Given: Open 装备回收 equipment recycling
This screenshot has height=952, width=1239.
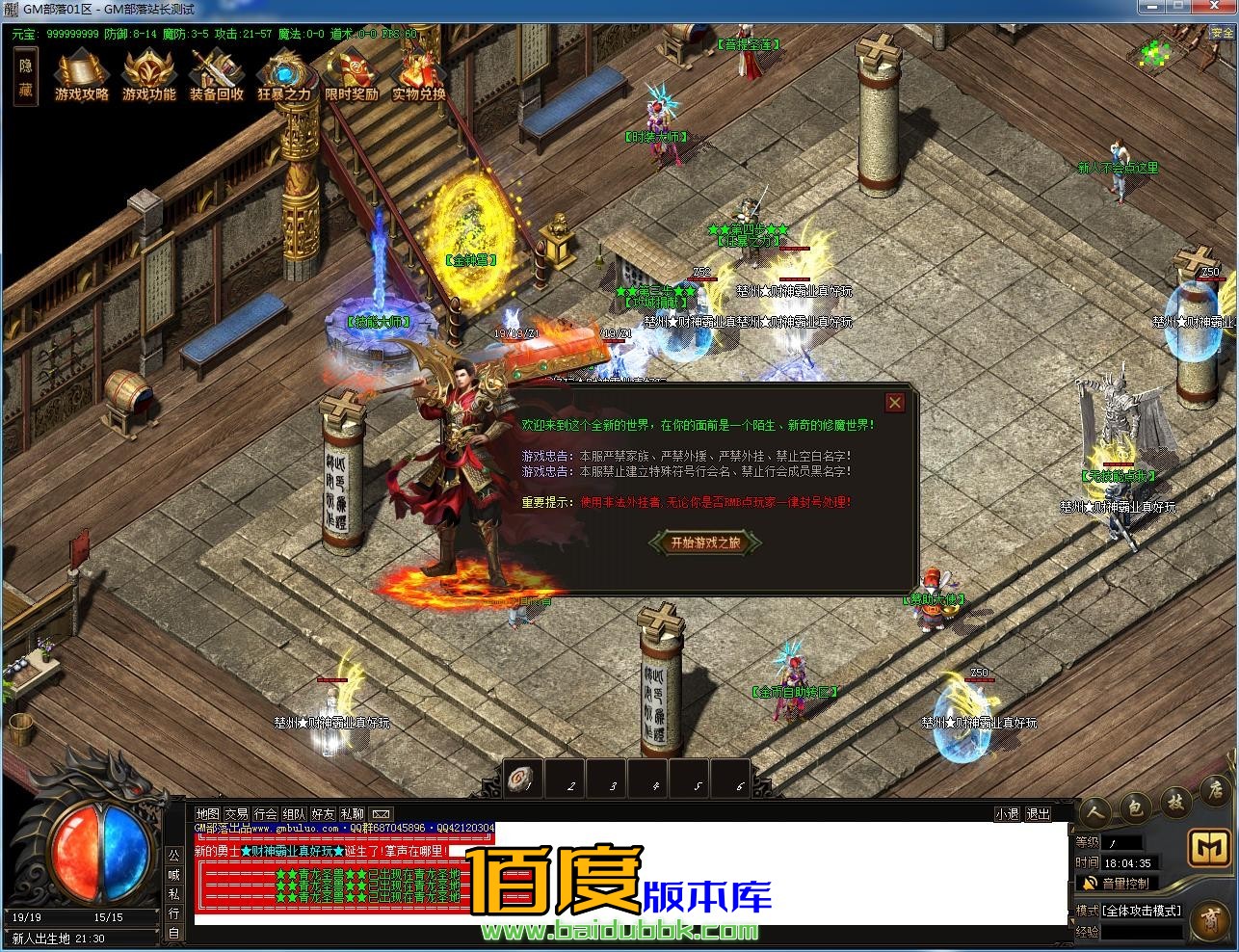Looking at the screenshot, I should [217, 74].
